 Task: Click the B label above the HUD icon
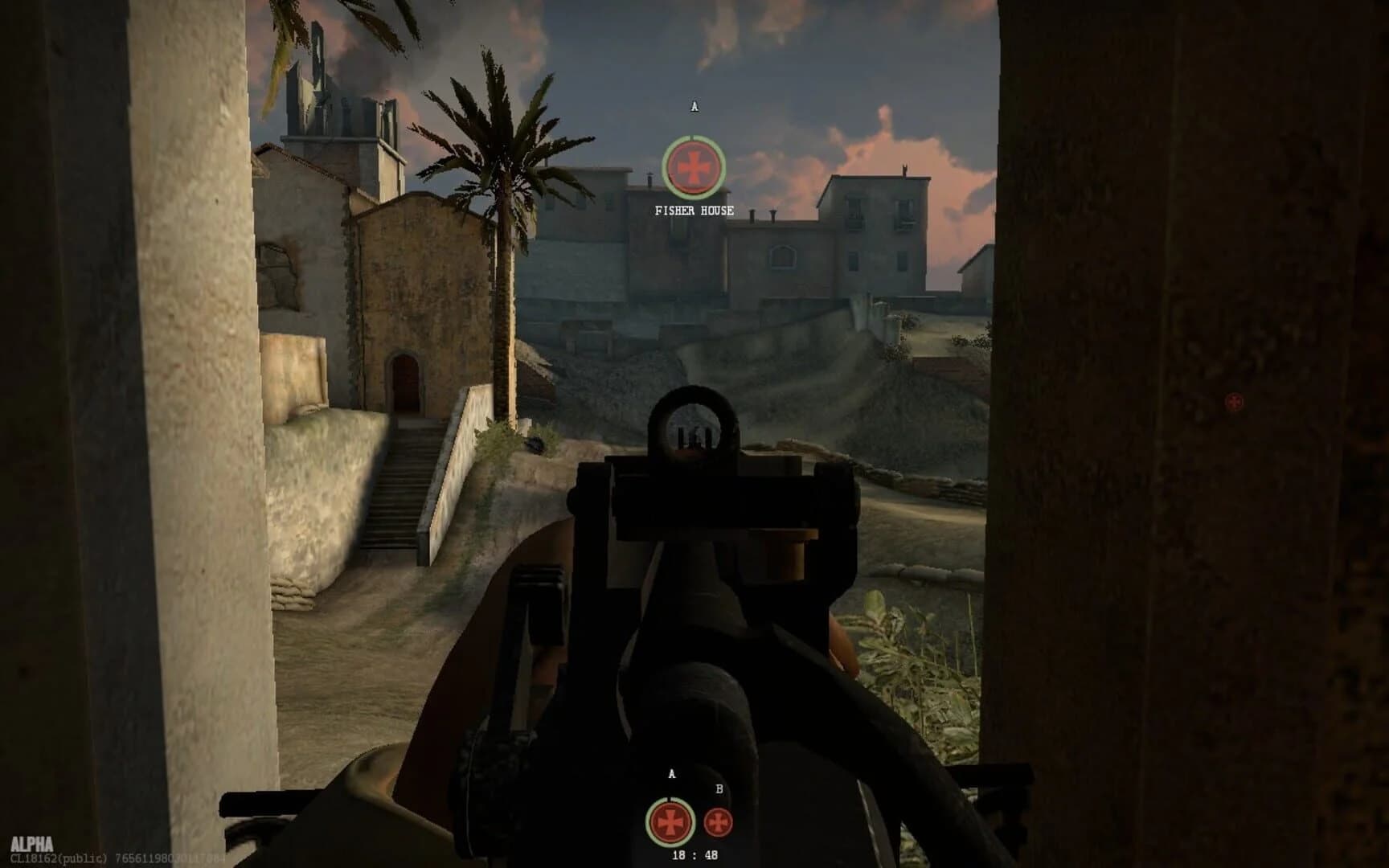click(718, 790)
